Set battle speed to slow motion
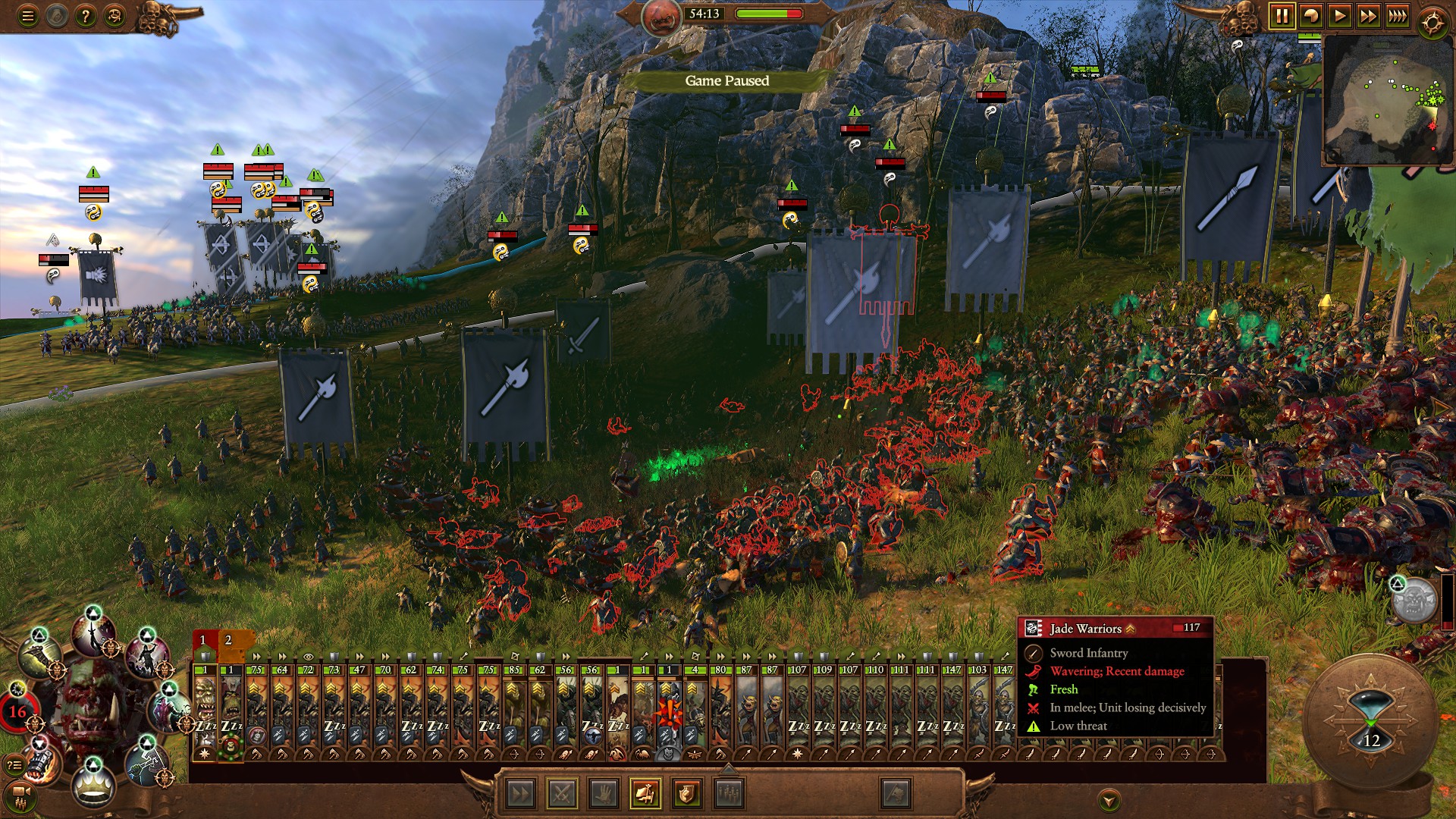This screenshot has height=819, width=1456. [x=1310, y=16]
